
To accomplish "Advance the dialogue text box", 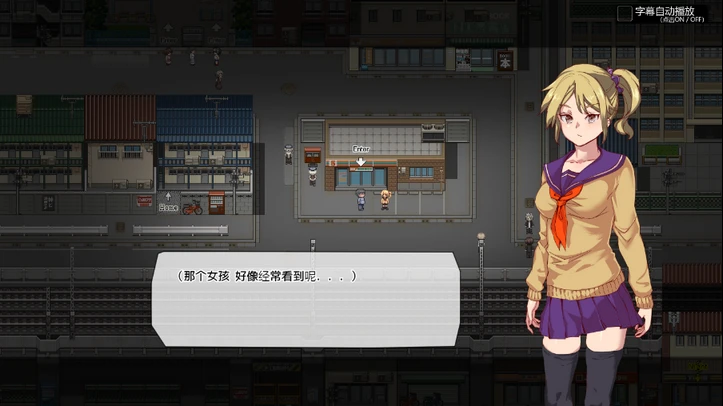I will coord(305,290).
